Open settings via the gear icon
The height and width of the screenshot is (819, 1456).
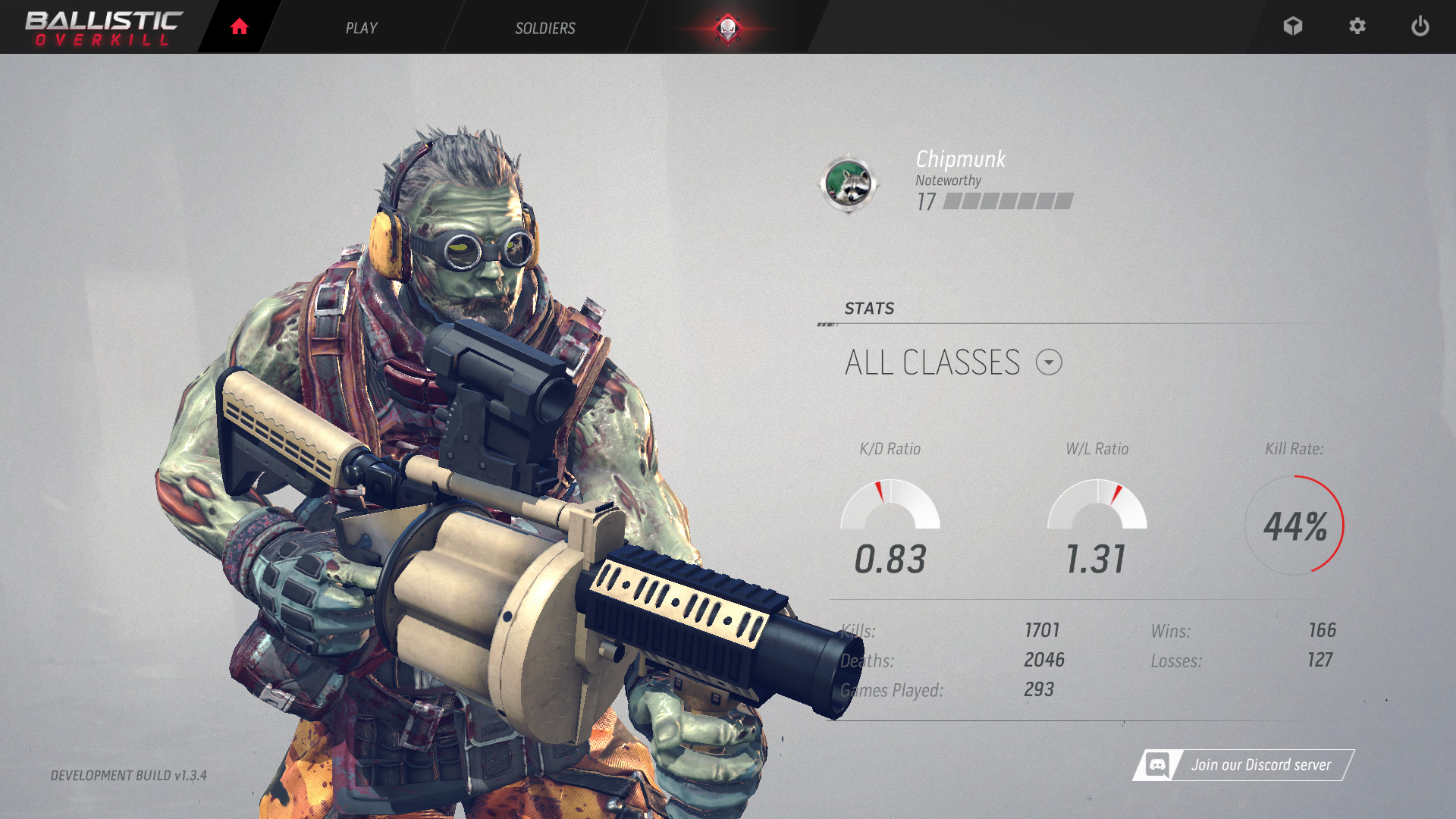[1357, 27]
